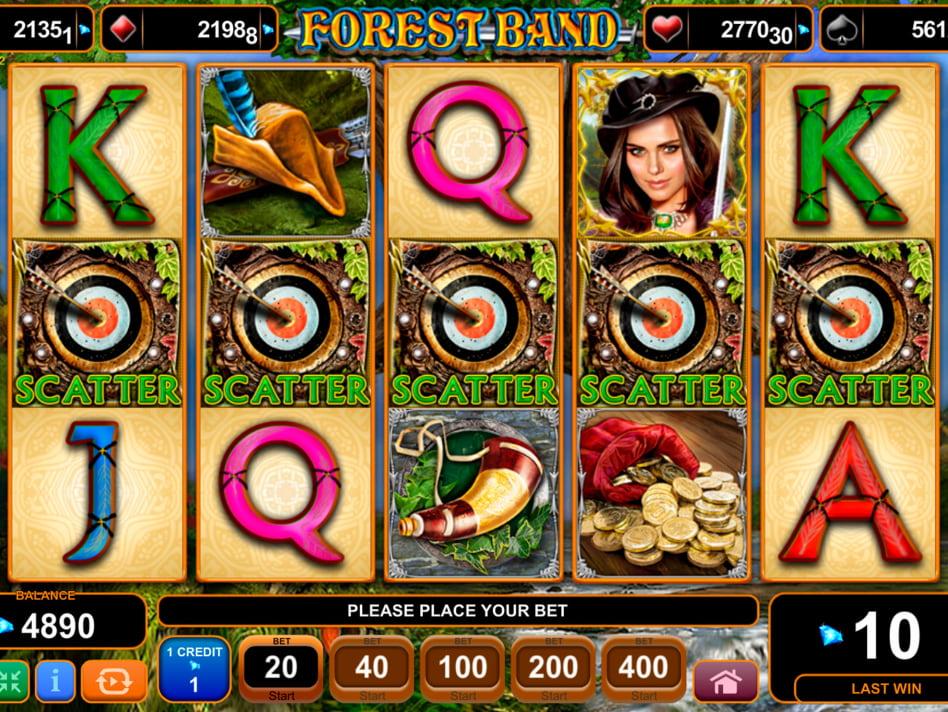Screen dimensions: 948x712
Task: Click the green fullscreen arrows icon
Action: [x=12, y=681]
